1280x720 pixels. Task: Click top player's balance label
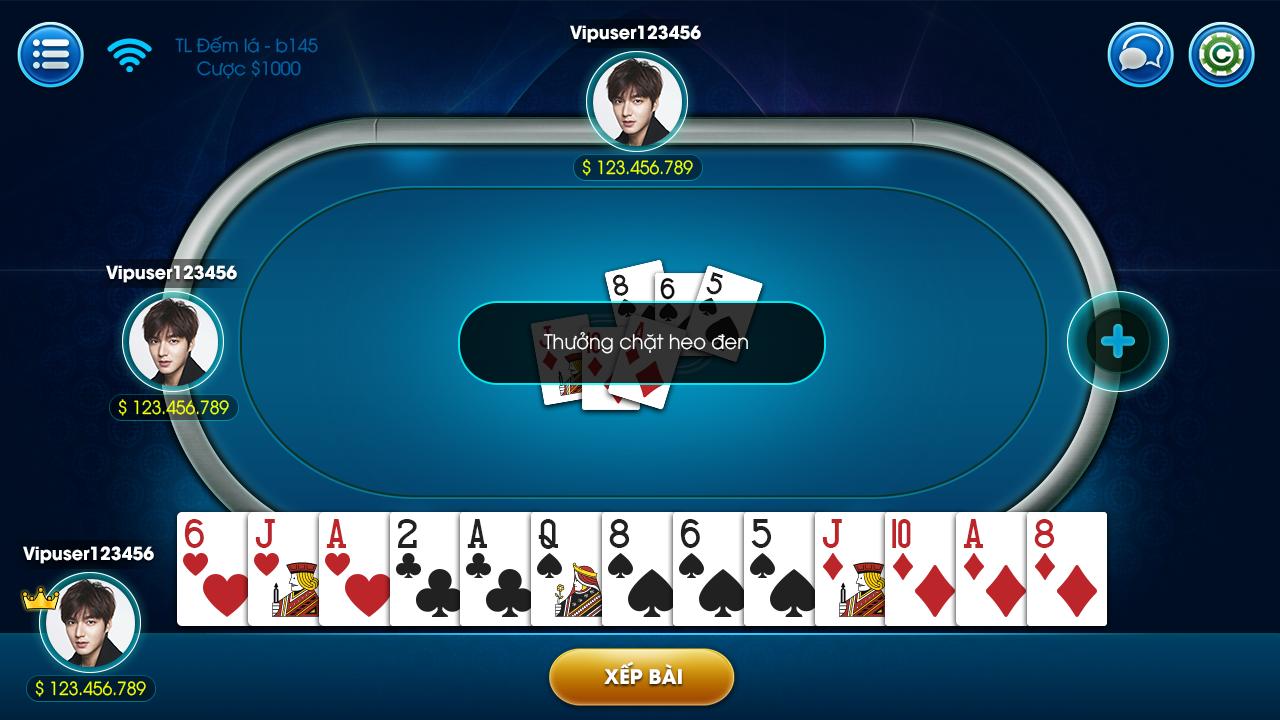(640, 167)
